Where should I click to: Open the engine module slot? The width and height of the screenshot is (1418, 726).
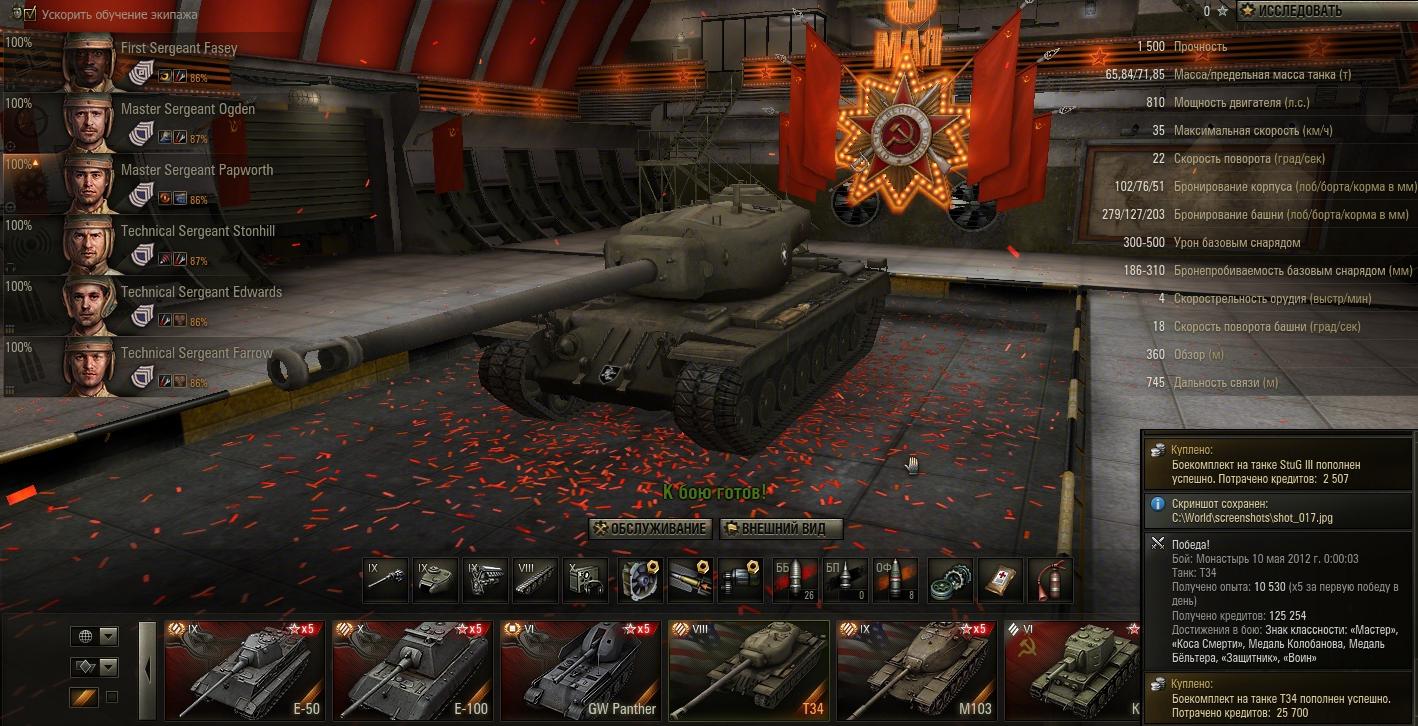tap(485, 580)
